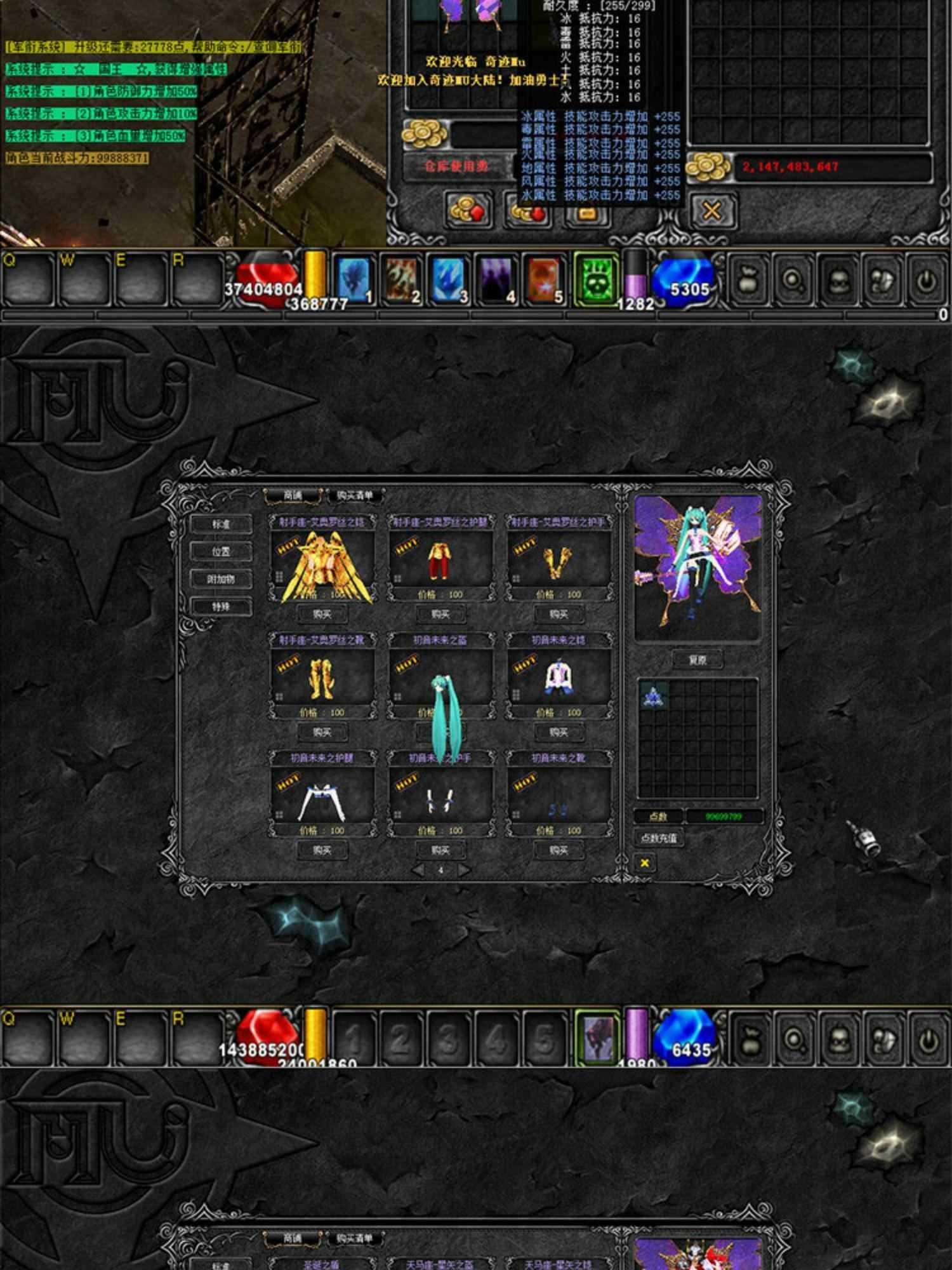Choose the 附加物 shop category
The image size is (952, 1270).
click(221, 579)
